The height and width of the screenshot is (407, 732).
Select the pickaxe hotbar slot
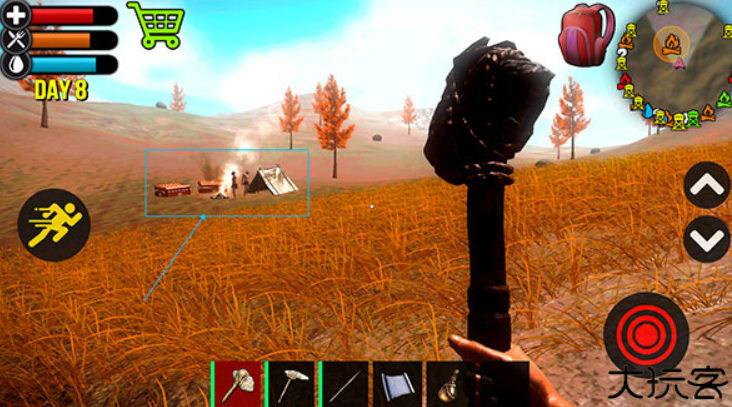(x=292, y=384)
